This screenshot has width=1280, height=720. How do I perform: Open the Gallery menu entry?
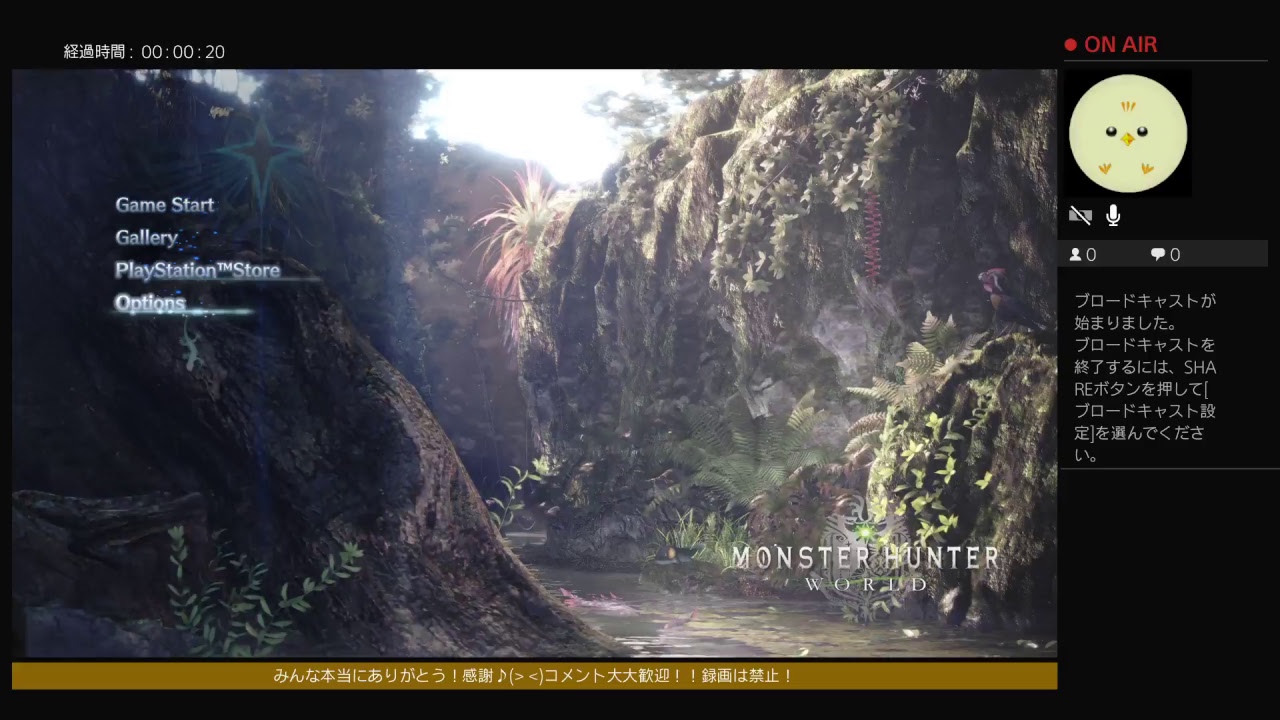[x=146, y=237]
